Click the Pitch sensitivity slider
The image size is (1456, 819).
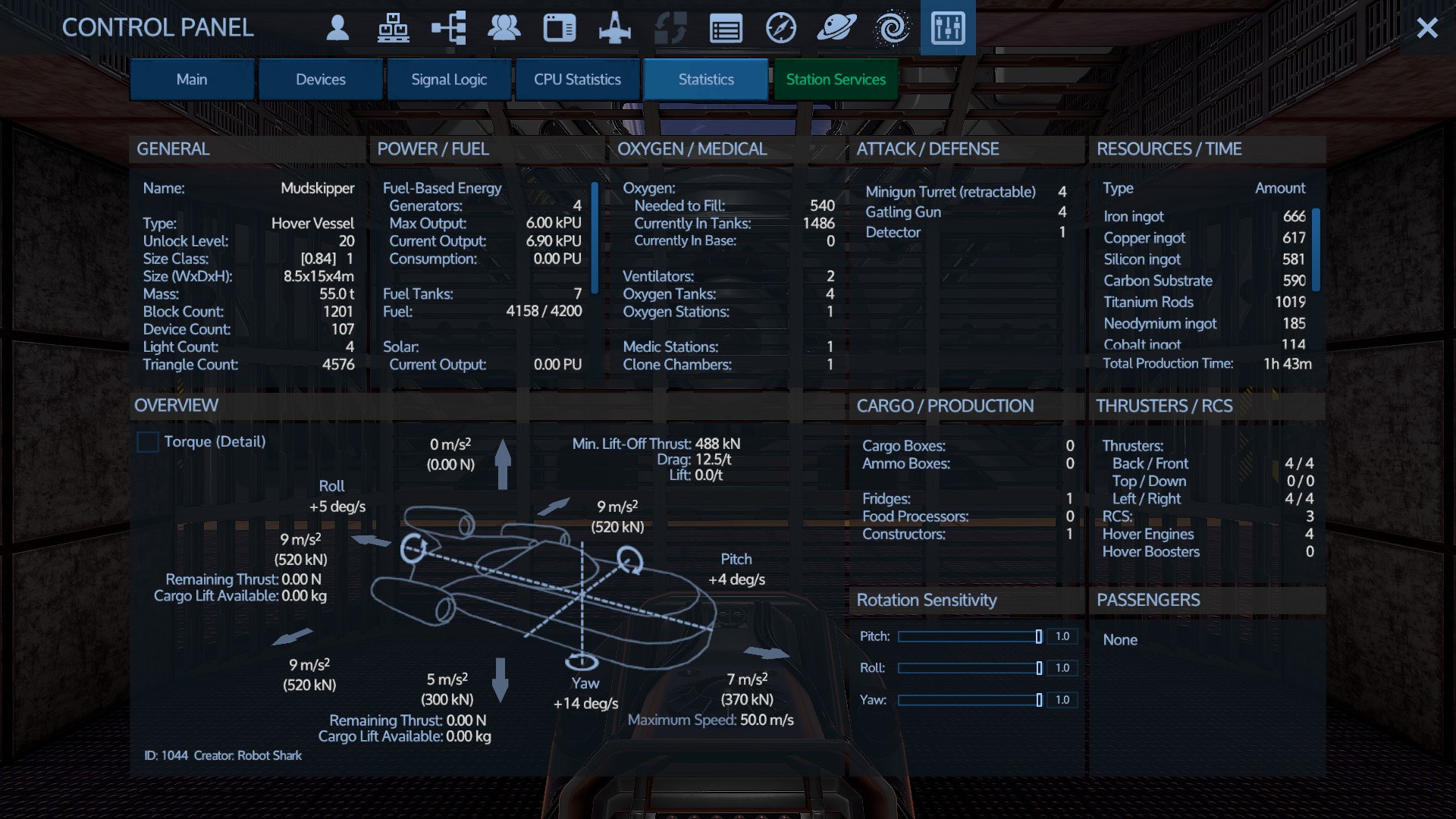(969, 637)
